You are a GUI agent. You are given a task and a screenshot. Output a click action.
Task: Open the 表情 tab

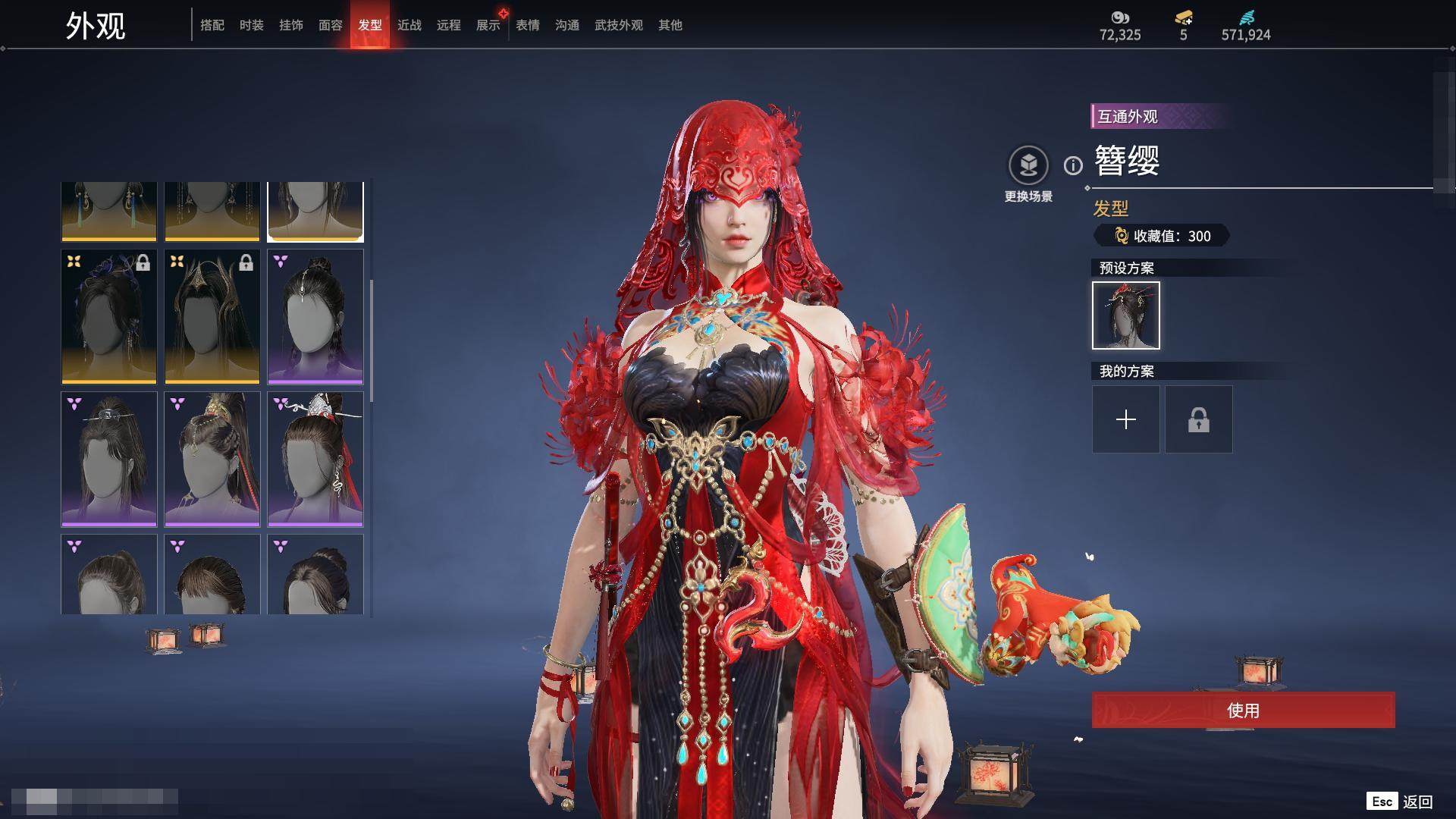click(x=528, y=25)
